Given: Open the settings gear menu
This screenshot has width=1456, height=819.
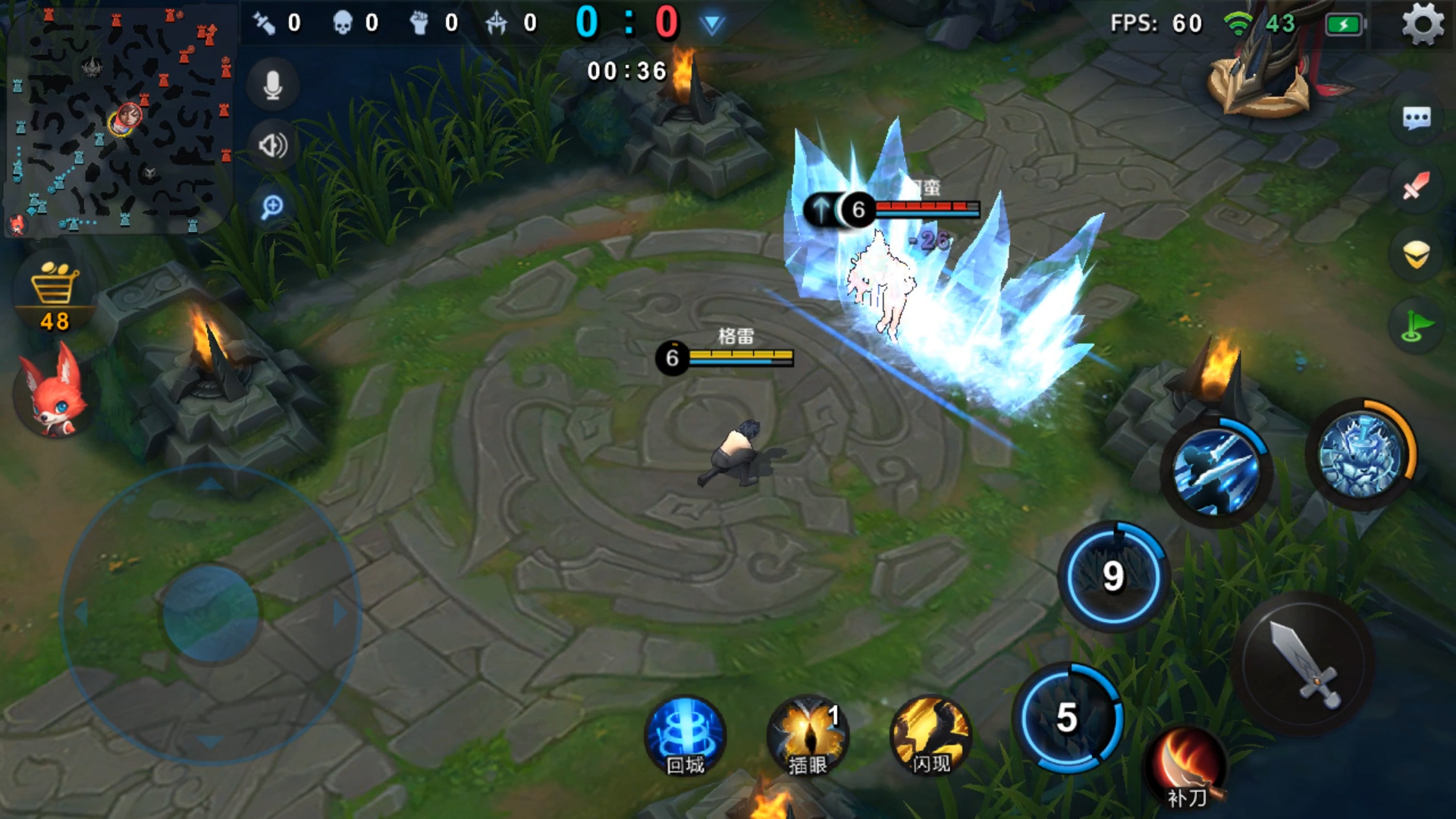Looking at the screenshot, I should (x=1422, y=24).
